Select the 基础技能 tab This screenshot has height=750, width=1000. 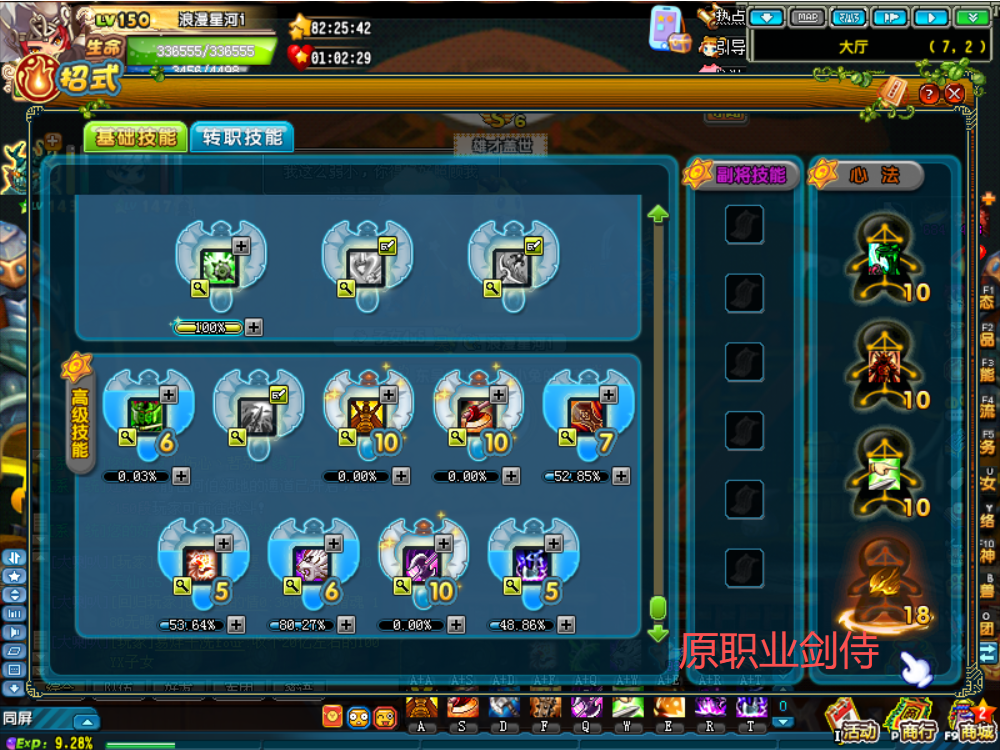[135, 138]
